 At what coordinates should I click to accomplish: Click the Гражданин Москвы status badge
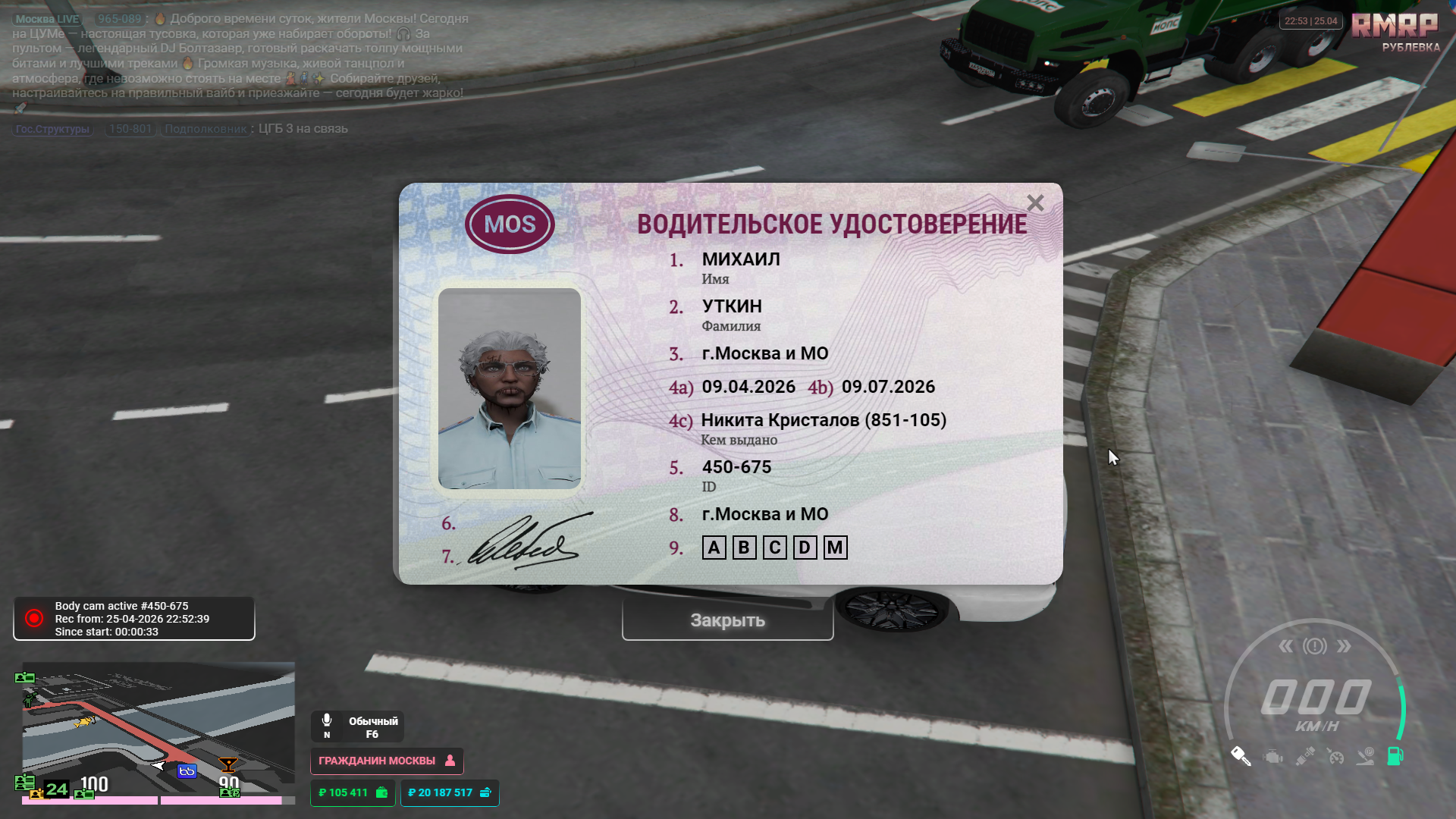click(387, 761)
